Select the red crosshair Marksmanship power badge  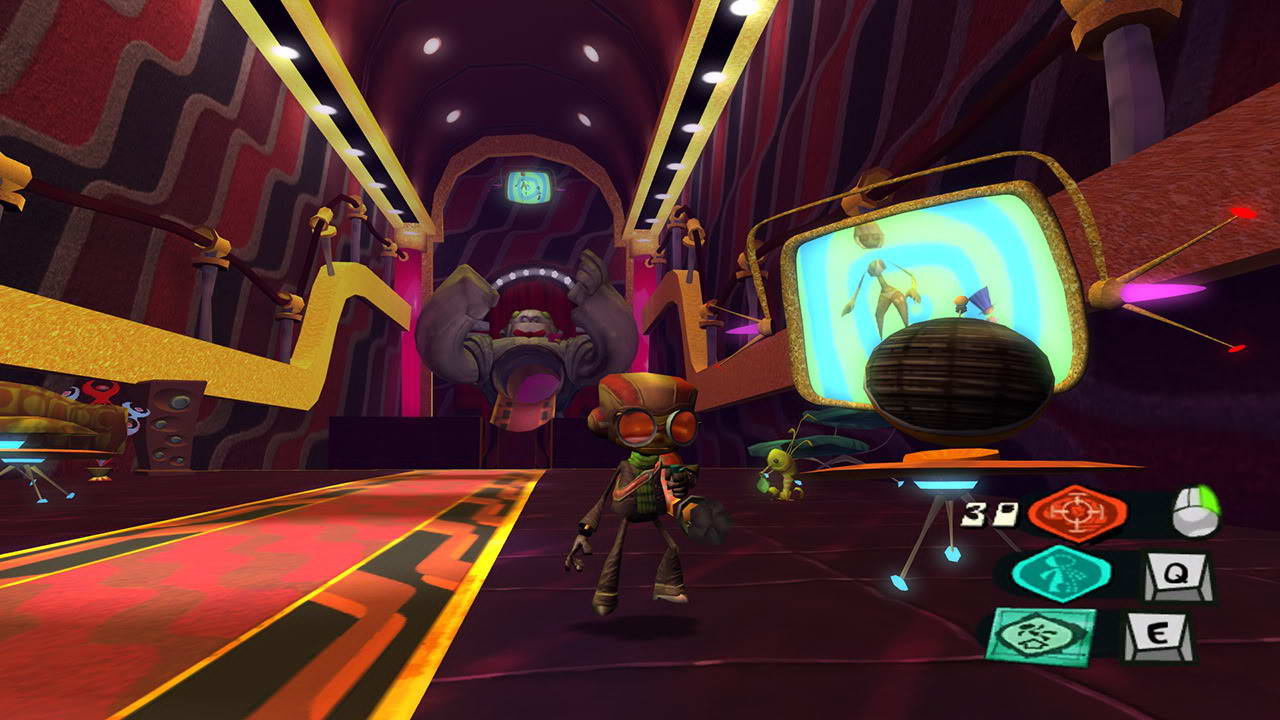(1076, 512)
